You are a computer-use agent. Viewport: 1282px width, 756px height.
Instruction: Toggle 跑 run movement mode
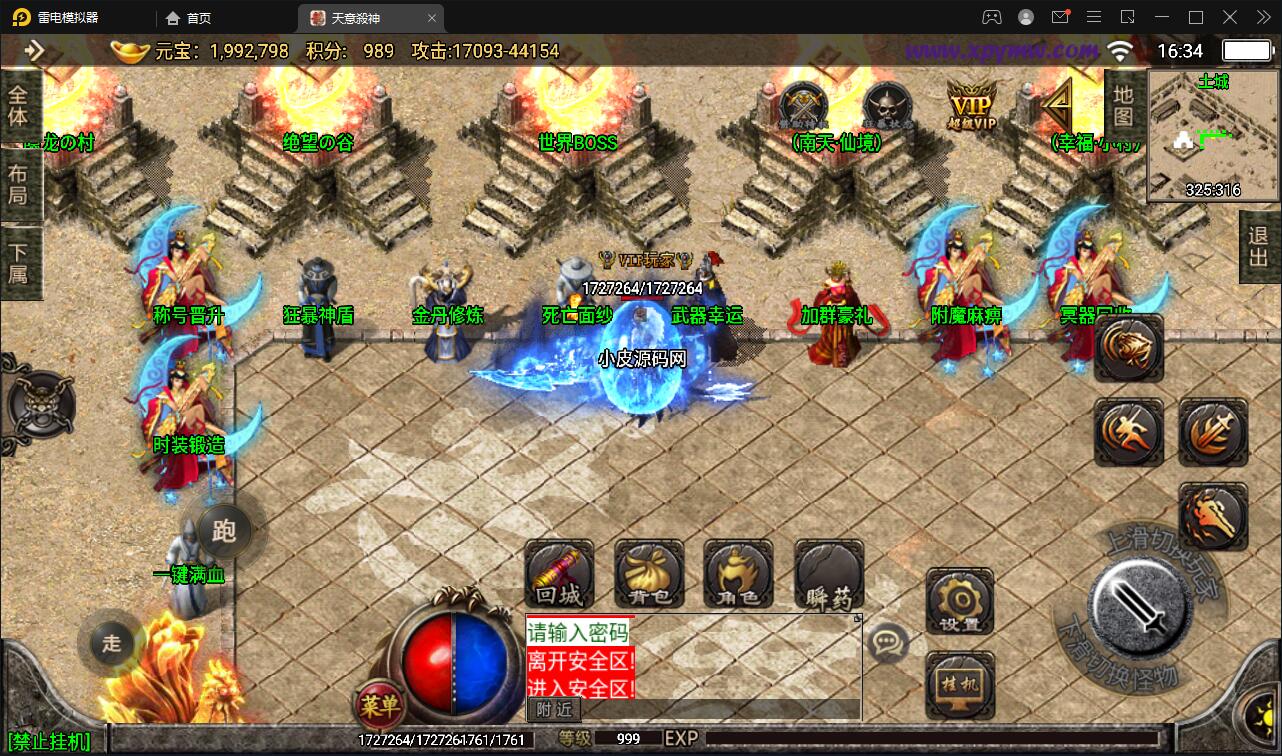pos(224,532)
